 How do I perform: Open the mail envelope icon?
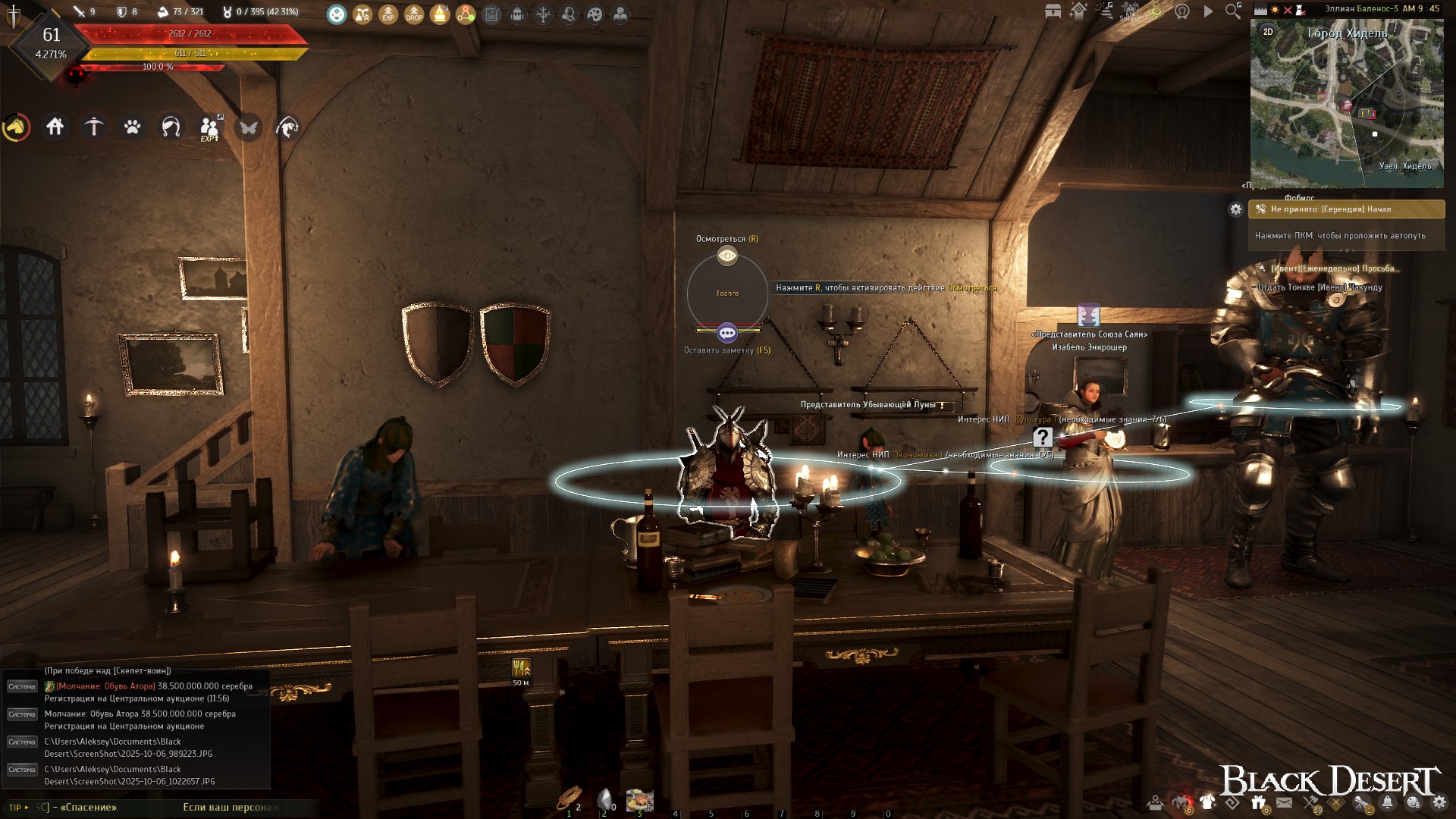pyautogui.click(x=1284, y=802)
